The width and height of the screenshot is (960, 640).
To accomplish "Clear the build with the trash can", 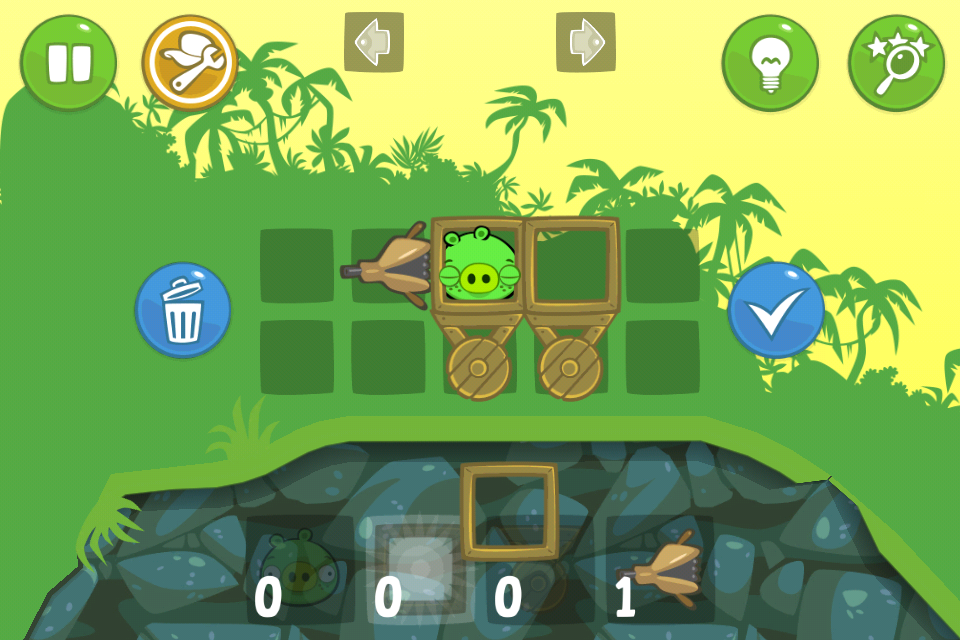I will 183,310.
